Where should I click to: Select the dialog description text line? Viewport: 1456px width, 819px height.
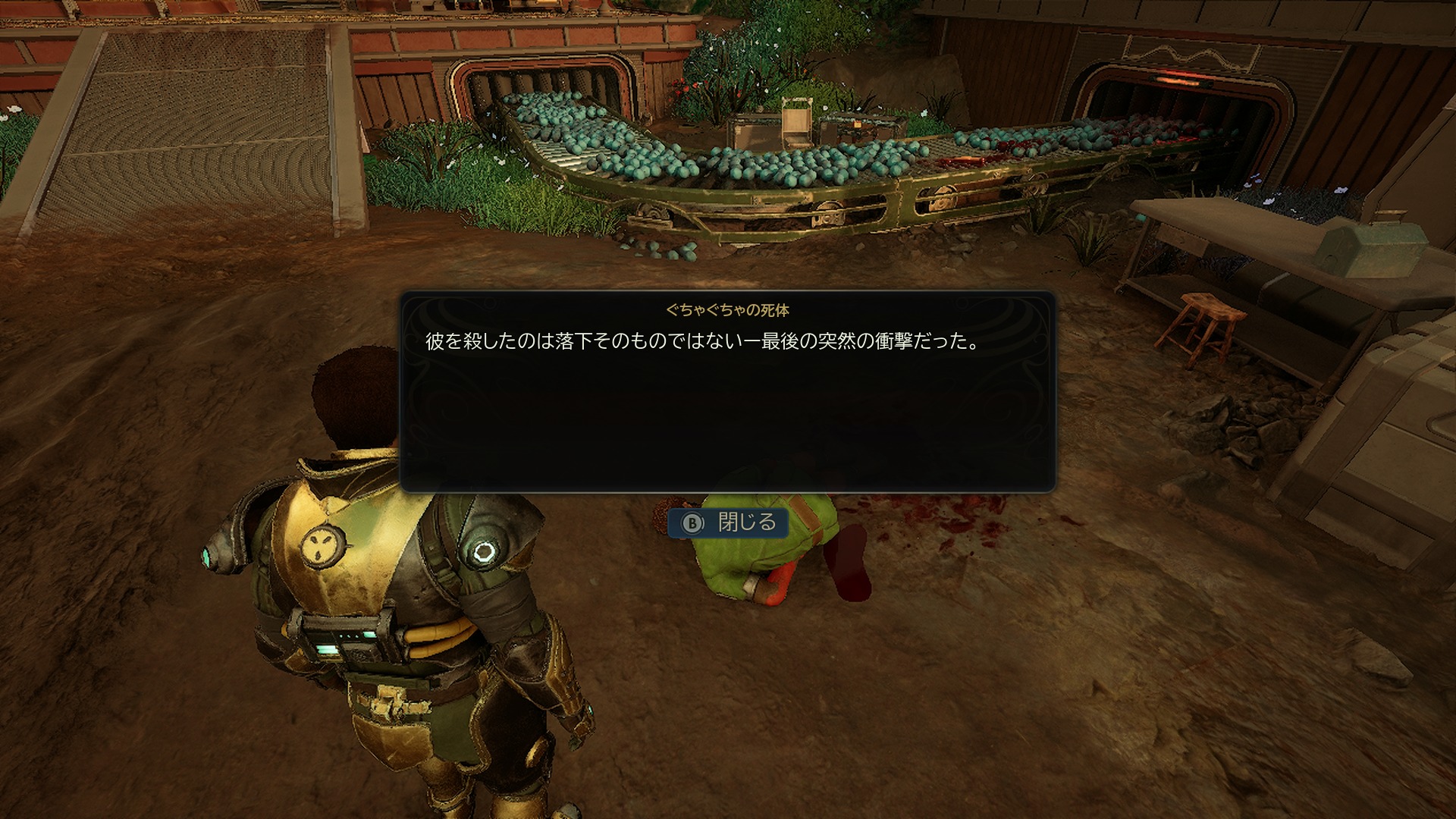pos(700,340)
